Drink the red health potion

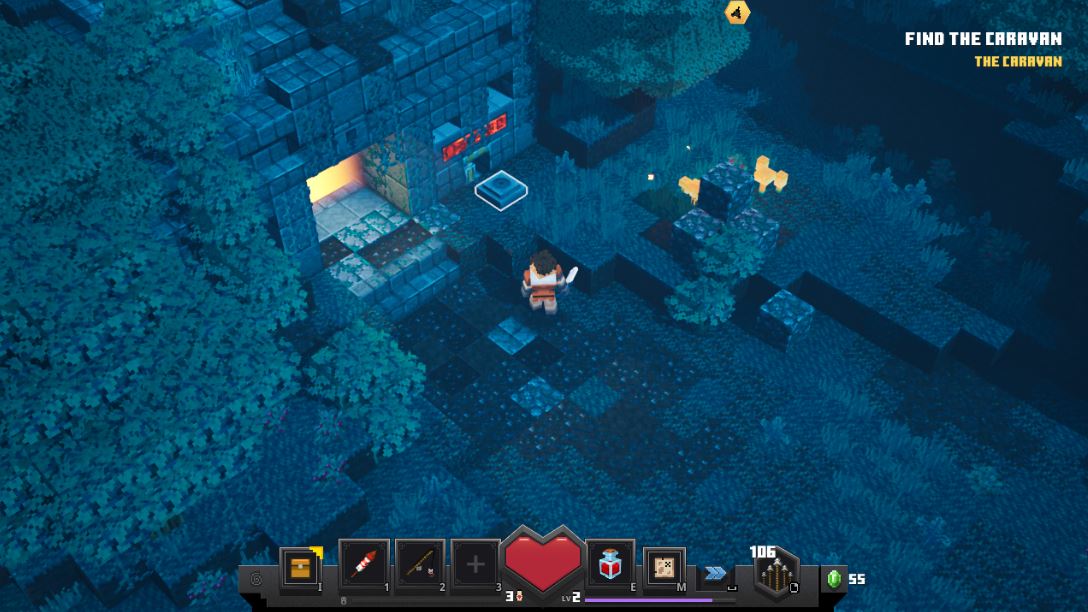coord(610,567)
